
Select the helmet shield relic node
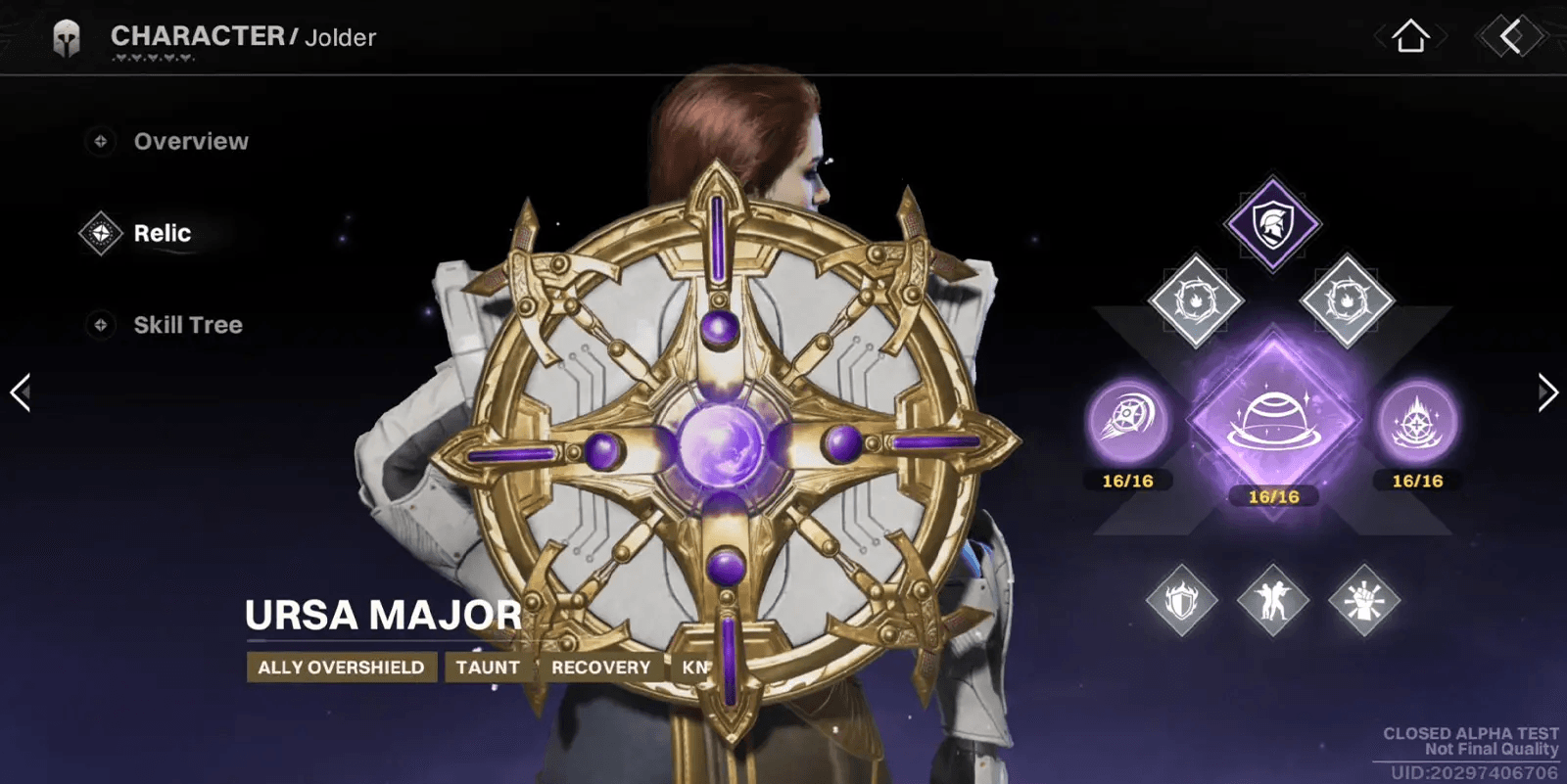1272,224
